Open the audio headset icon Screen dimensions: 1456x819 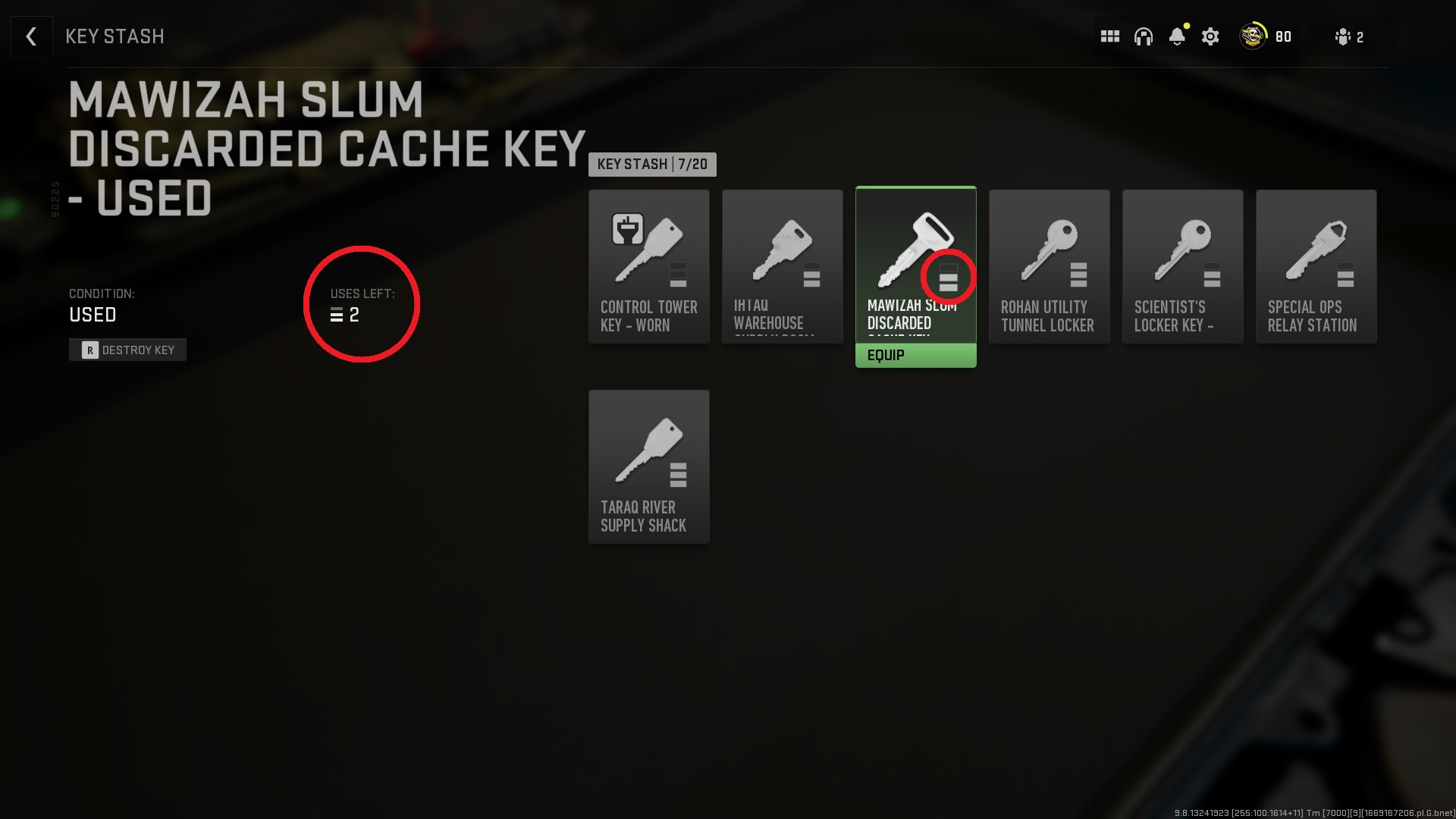[1144, 36]
